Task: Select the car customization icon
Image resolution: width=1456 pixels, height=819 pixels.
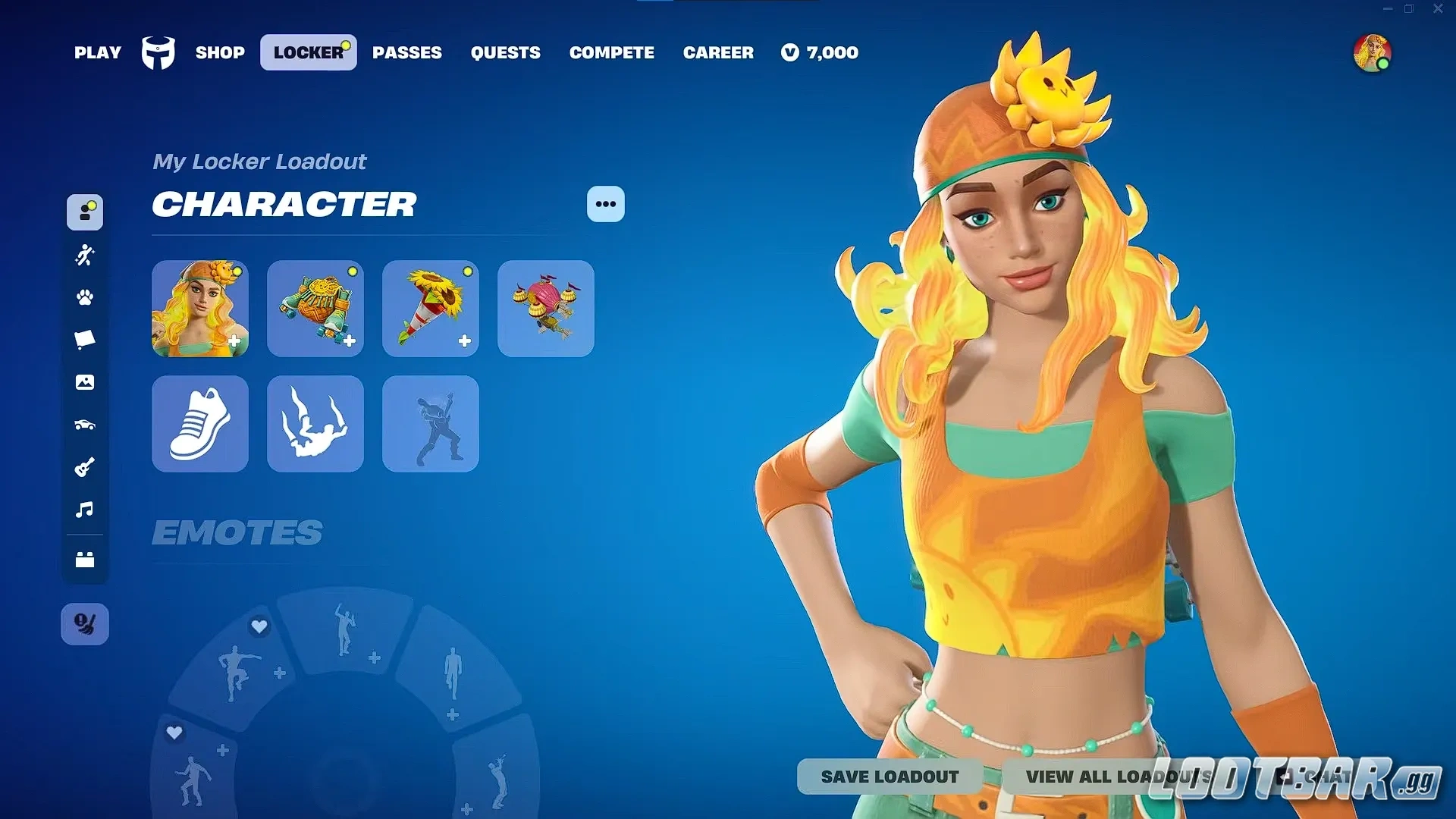Action: click(85, 425)
